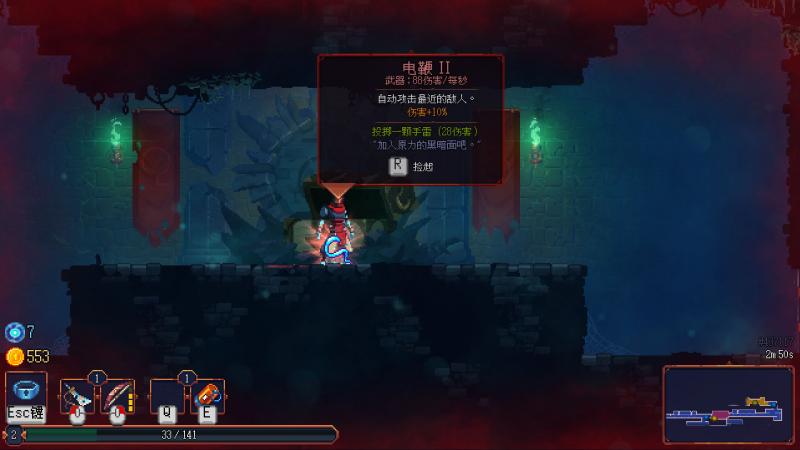800x450 pixels.
Task: Click the blue cell counter icon
Action: pyautogui.click(x=14, y=332)
